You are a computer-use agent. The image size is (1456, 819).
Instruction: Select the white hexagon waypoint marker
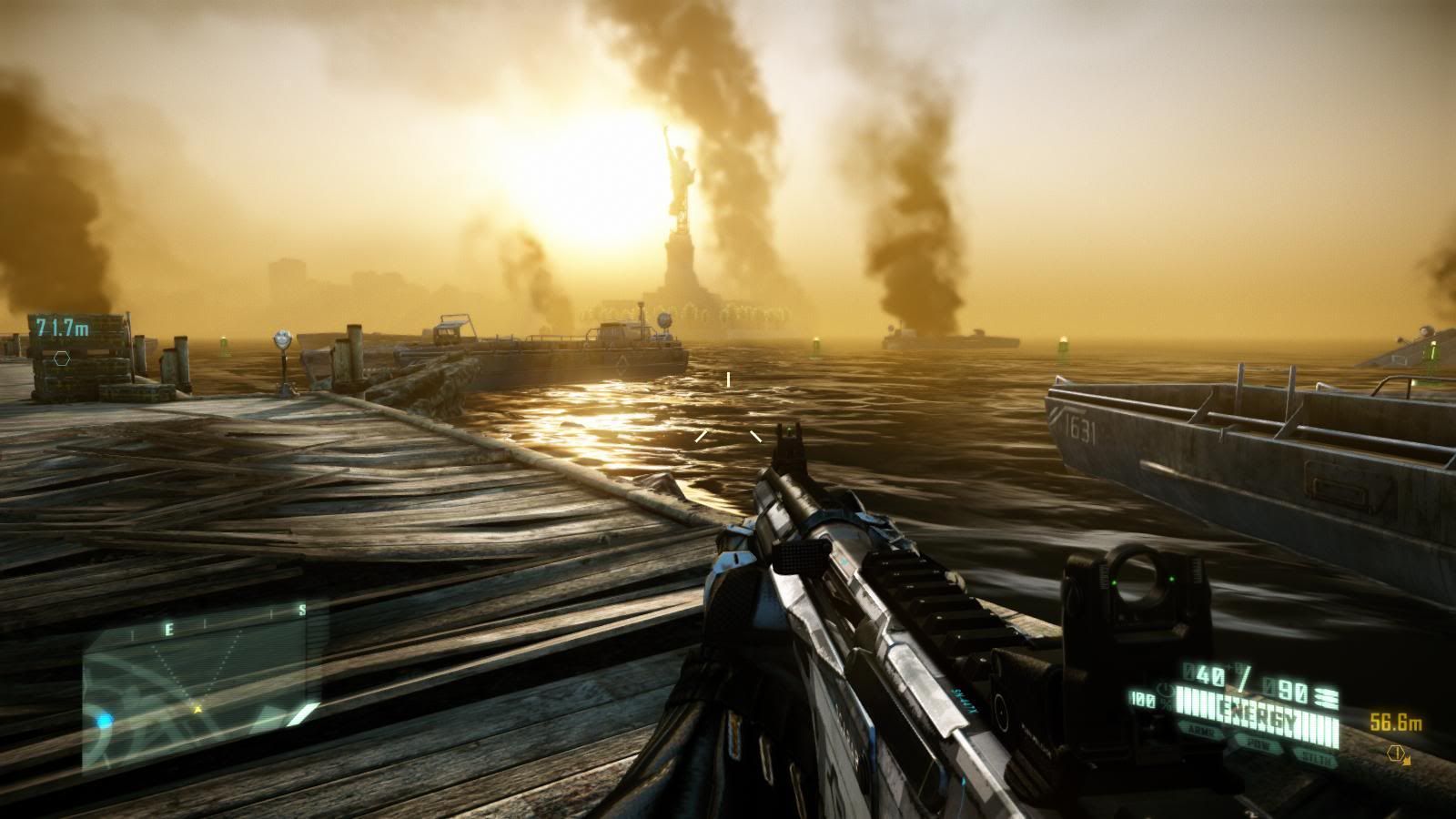(61, 358)
